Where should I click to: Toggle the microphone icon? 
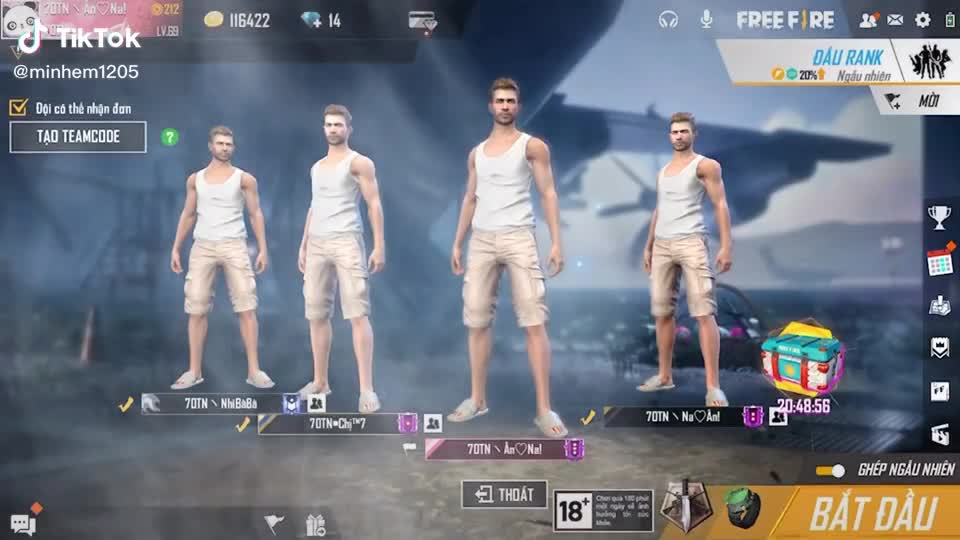[706, 19]
